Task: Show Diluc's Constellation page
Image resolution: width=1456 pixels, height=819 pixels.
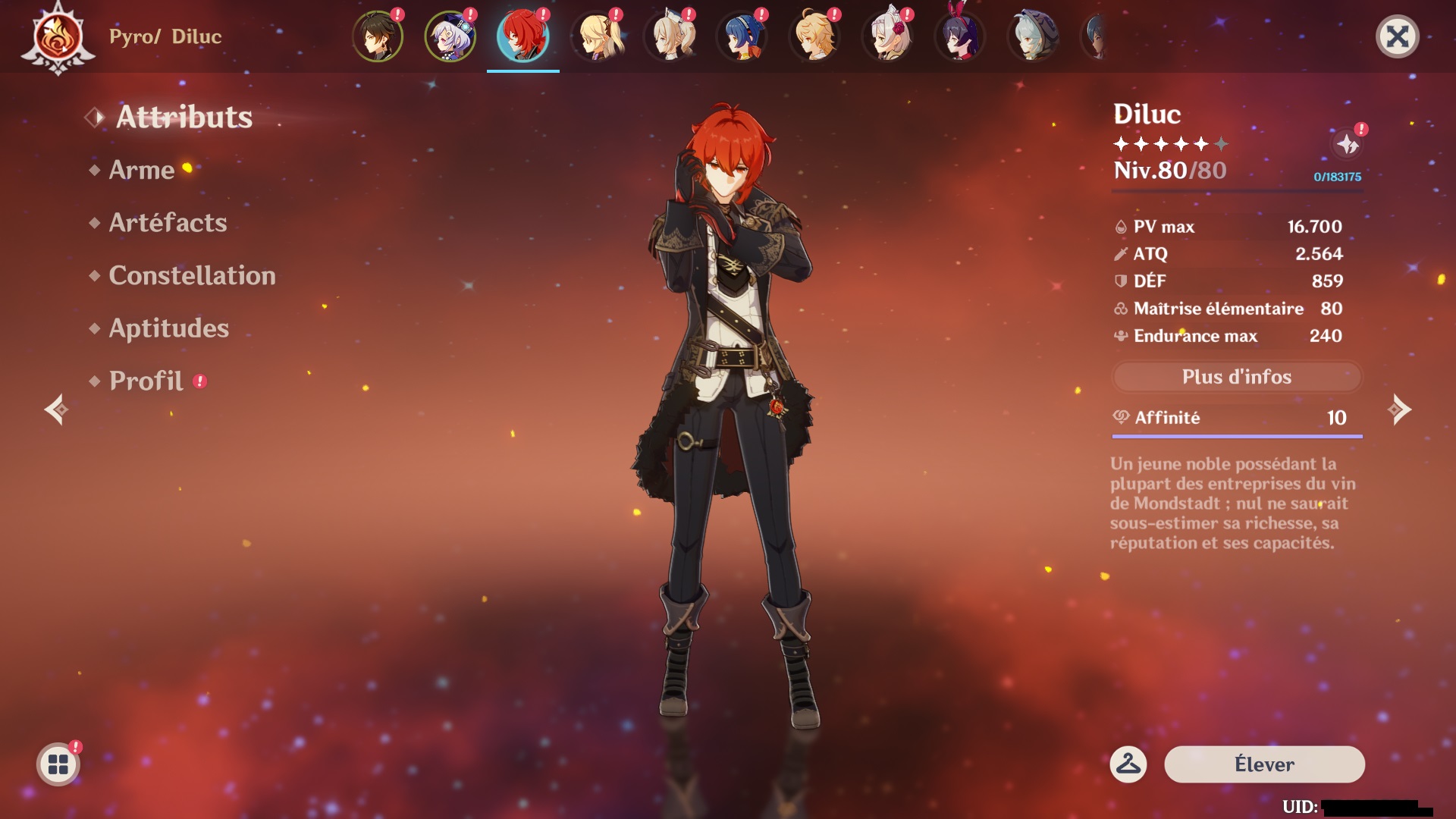Action: 192,276
